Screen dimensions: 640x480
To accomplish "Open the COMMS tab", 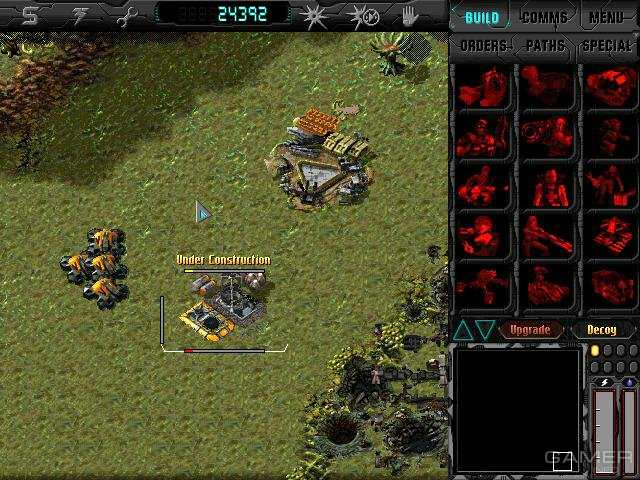I will pyautogui.click(x=545, y=17).
